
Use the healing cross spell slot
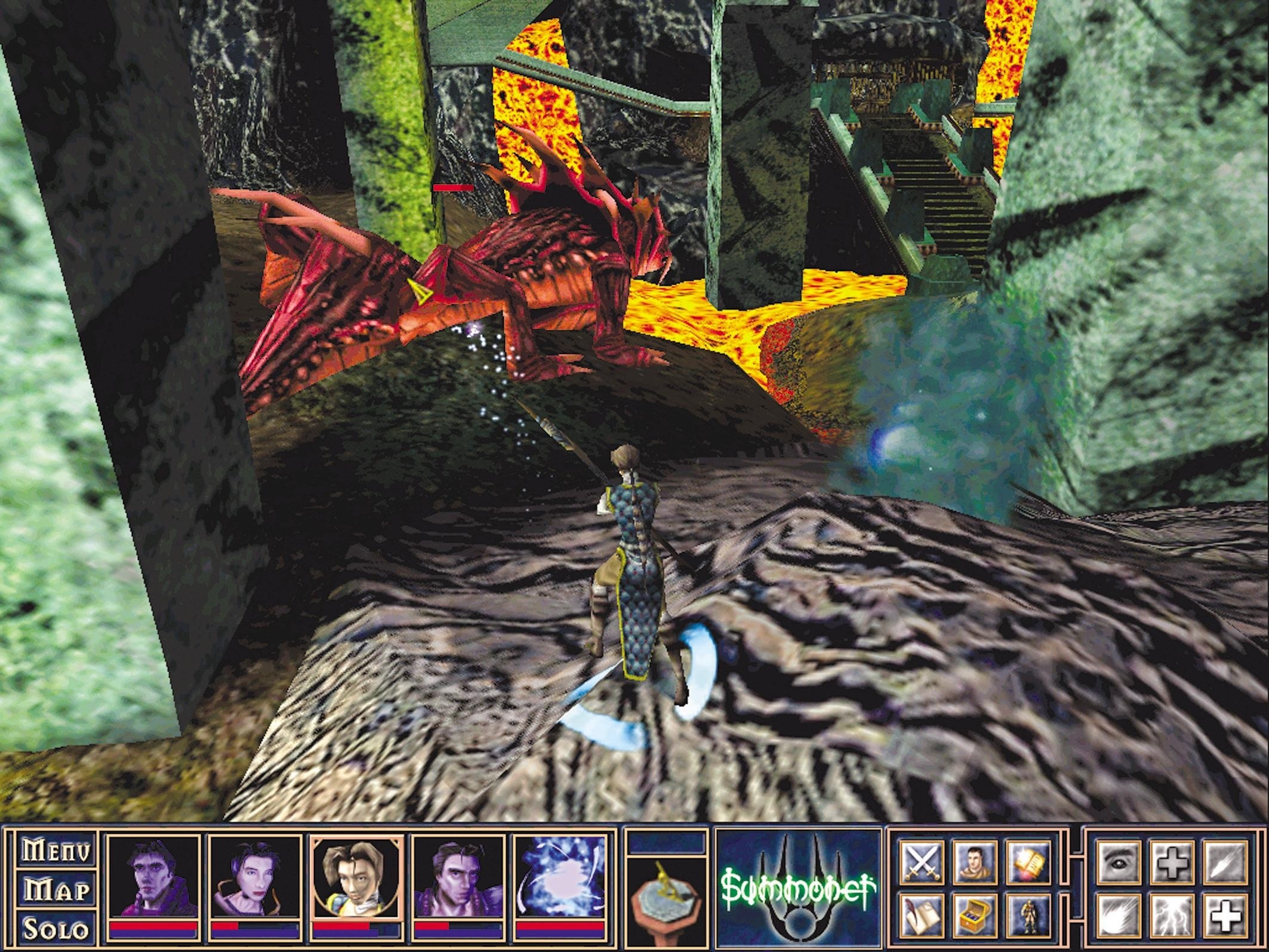(x=1173, y=861)
